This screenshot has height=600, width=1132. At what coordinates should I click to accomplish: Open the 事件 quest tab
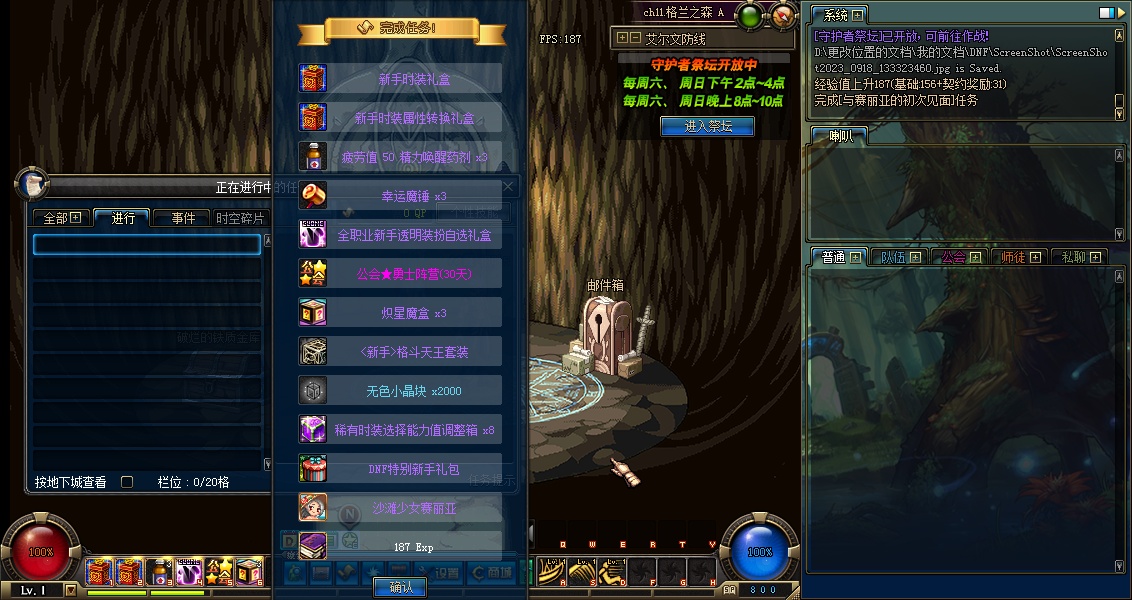[x=183, y=217]
